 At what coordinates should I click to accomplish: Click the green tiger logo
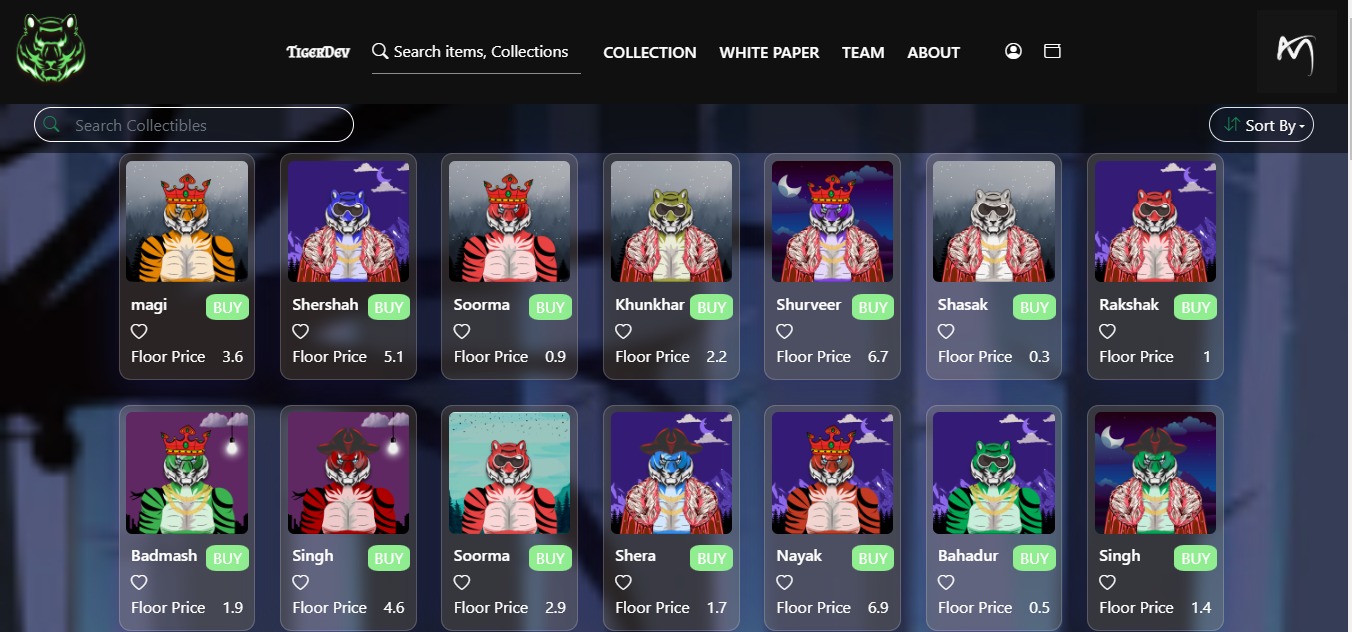point(51,49)
